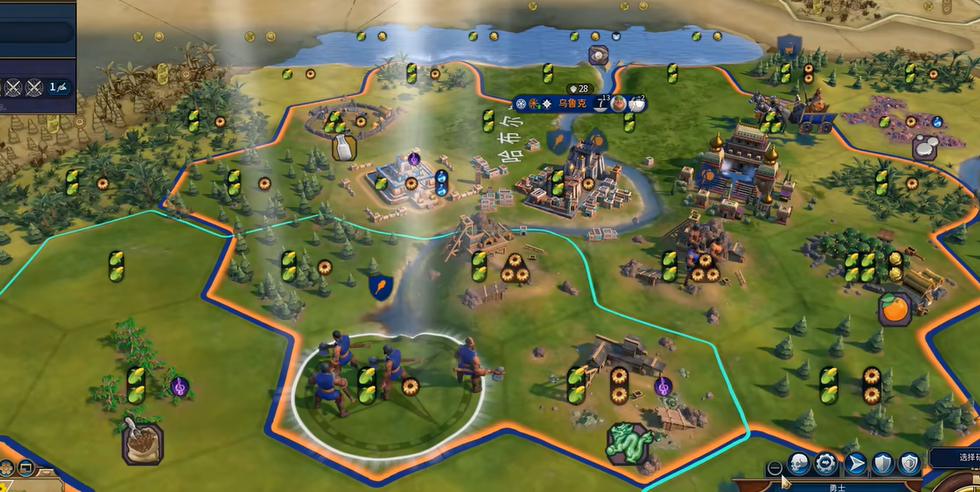This screenshot has height=492, width=980.
Task: Choose the move-to arrow unit action
Action: coord(855,463)
